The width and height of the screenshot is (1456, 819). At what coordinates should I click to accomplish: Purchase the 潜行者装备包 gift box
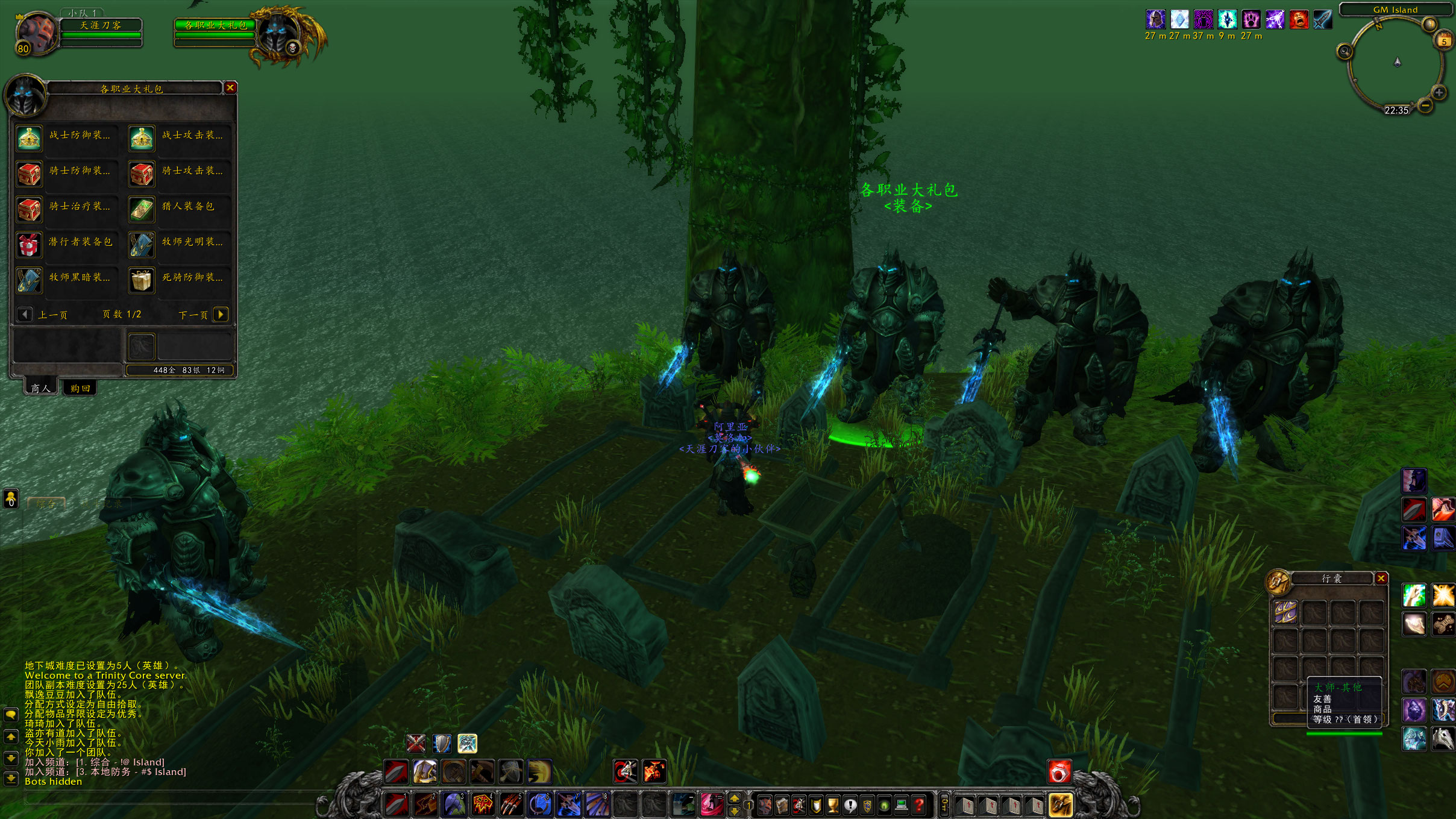click(x=29, y=245)
